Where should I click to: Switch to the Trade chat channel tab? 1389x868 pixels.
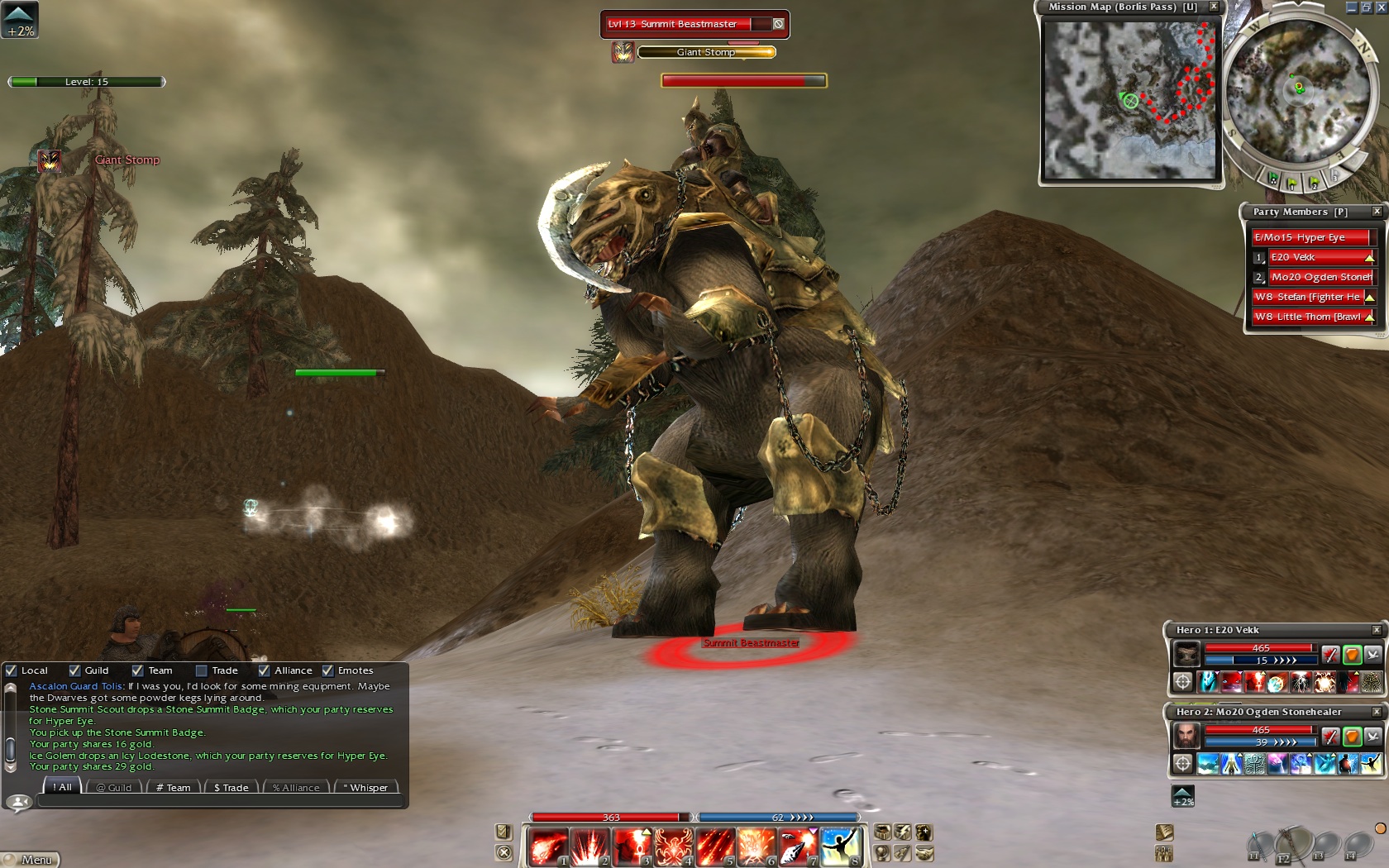[231, 788]
